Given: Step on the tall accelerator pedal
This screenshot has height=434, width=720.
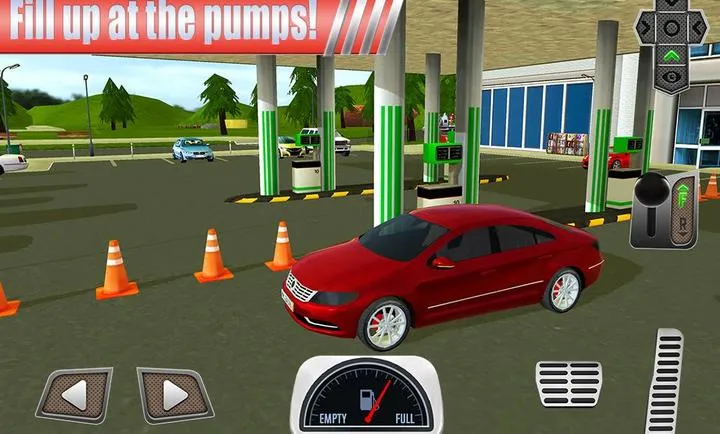Looking at the screenshot, I should pyautogui.click(x=664, y=382).
